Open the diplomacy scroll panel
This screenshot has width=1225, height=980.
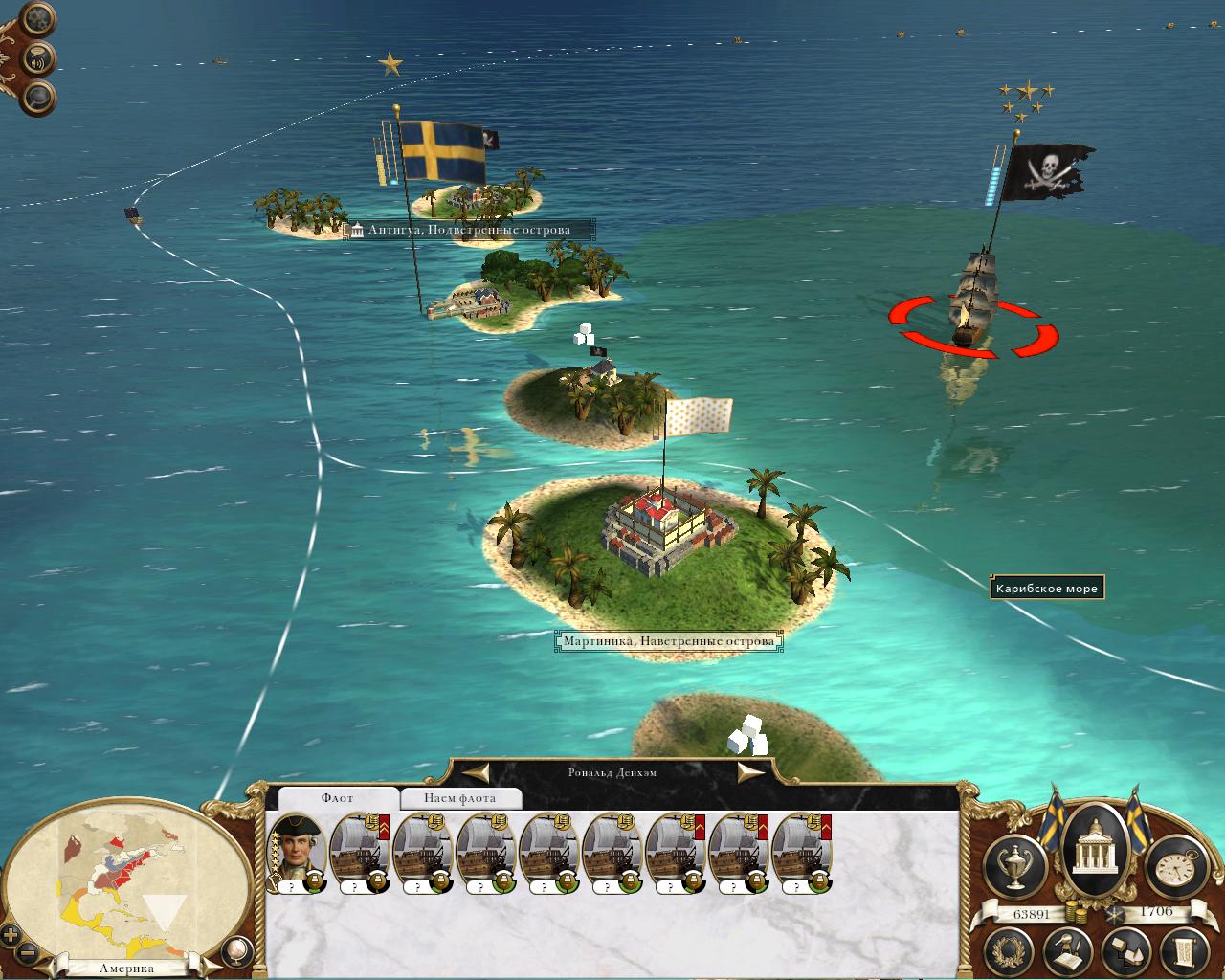pos(1183,949)
